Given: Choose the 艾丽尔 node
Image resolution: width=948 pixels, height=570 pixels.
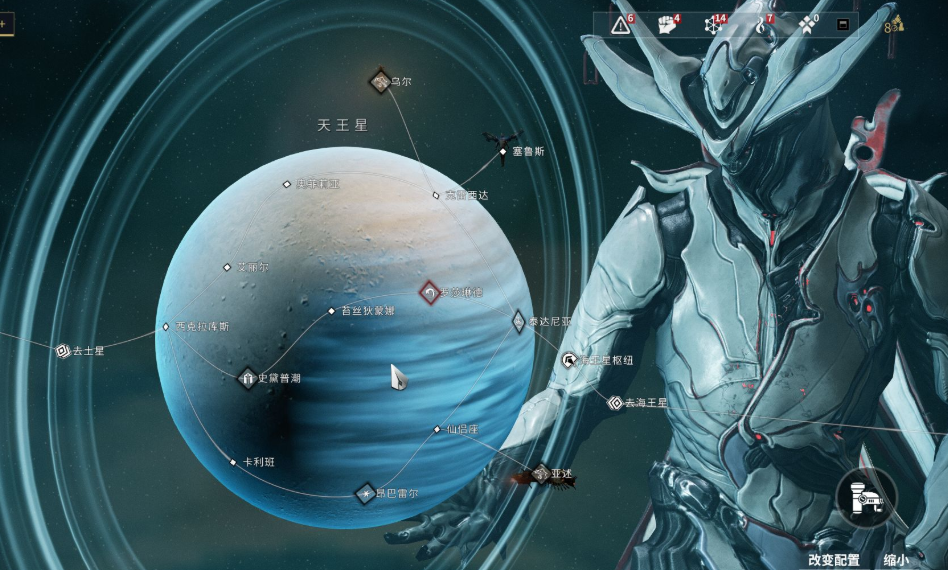Looking at the screenshot, I should [x=227, y=267].
